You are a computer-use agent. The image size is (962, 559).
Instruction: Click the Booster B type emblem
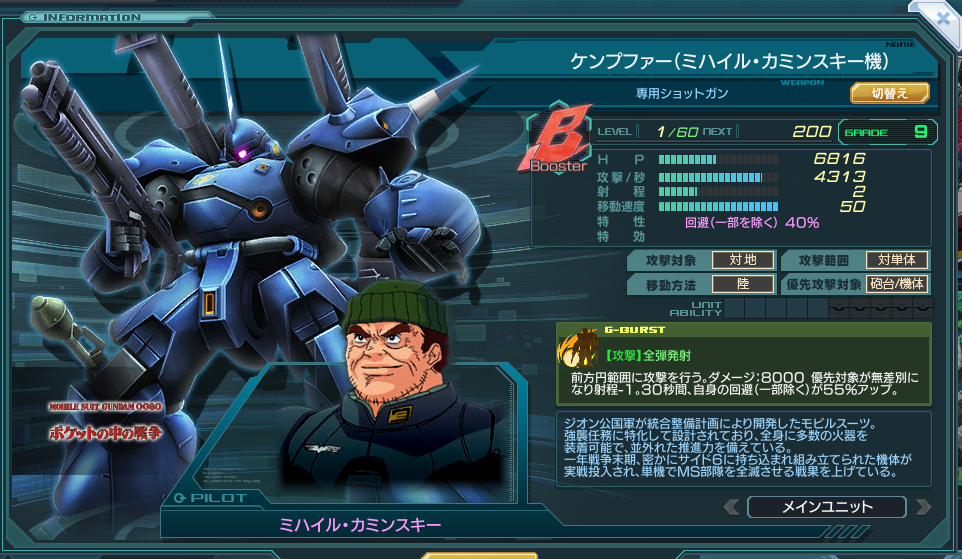click(559, 143)
